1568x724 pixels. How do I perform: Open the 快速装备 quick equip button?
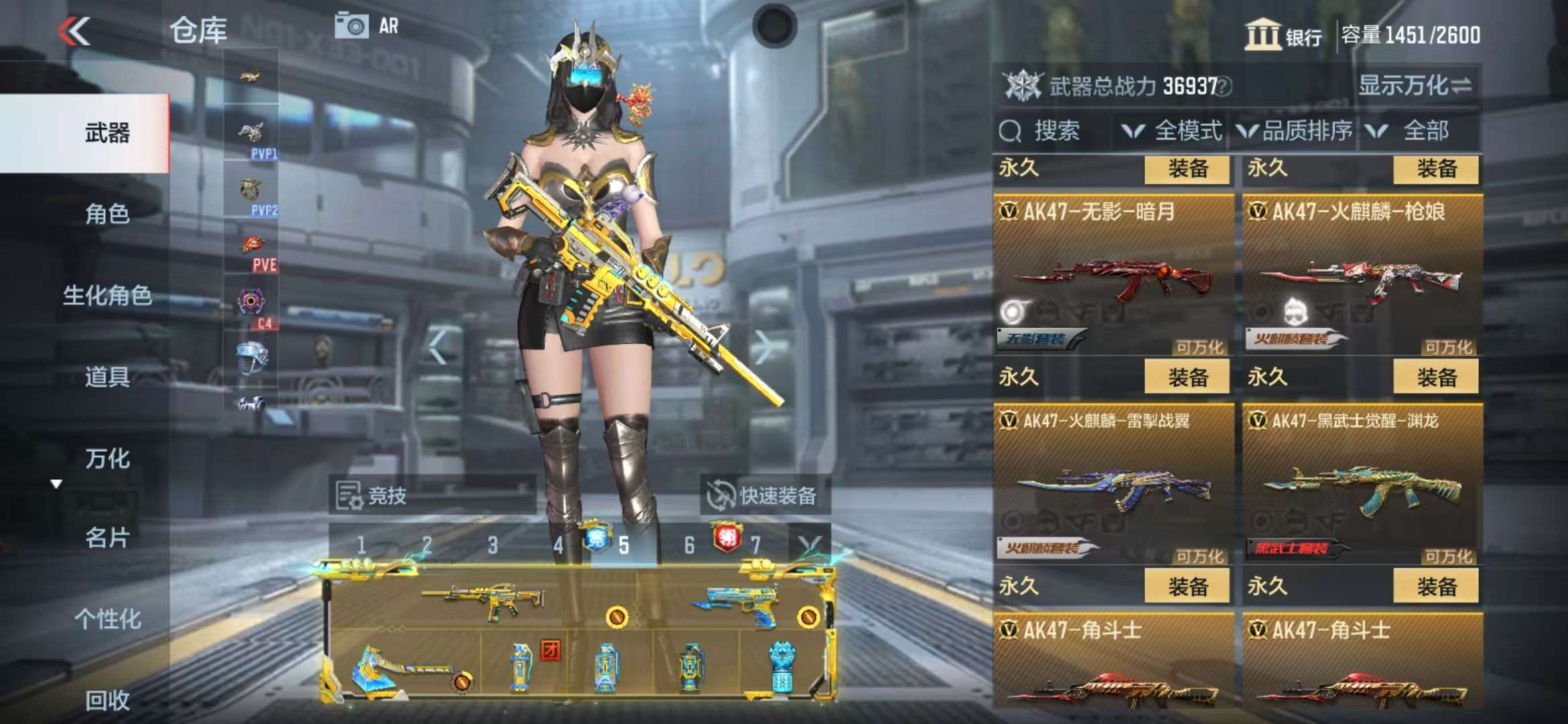[x=764, y=495]
